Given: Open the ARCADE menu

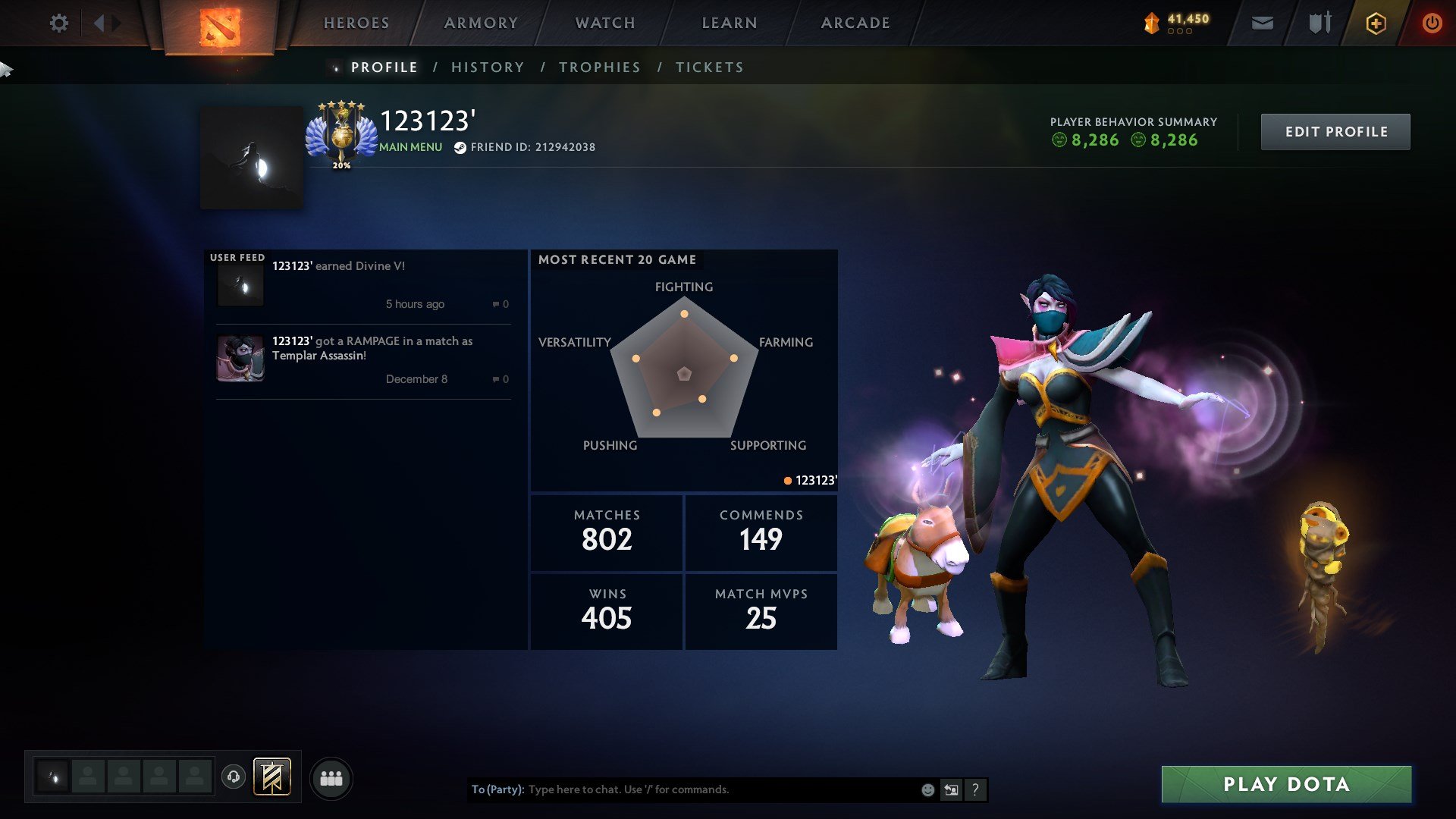Looking at the screenshot, I should (855, 23).
